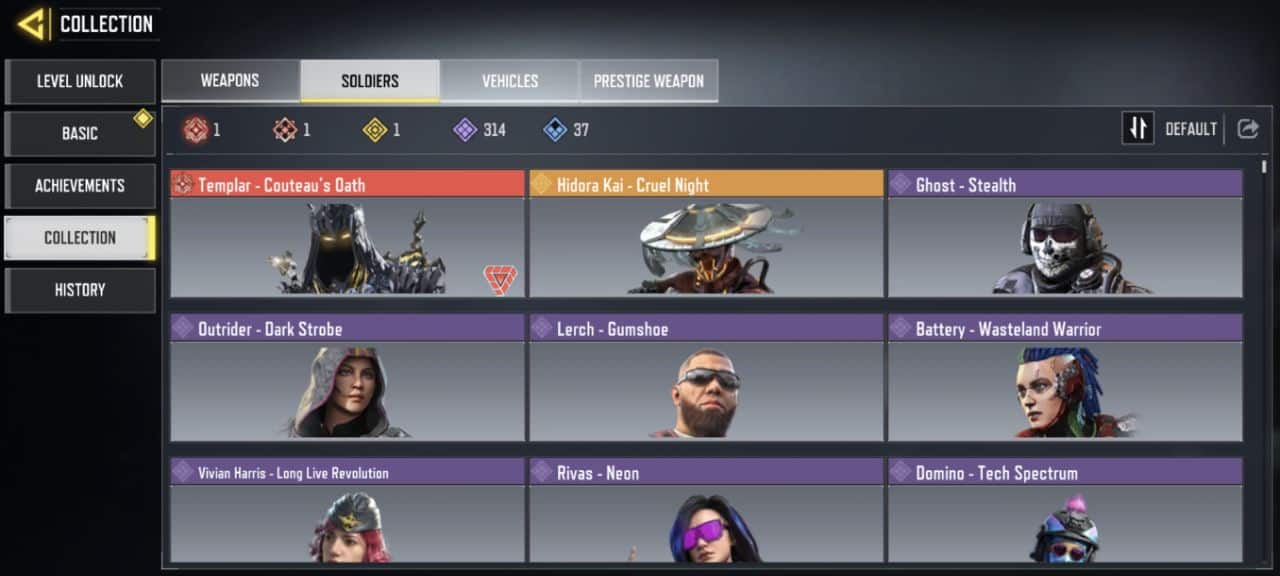Select the Lerch - Gumshoe soldier card
1280x576 pixels.
706,378
